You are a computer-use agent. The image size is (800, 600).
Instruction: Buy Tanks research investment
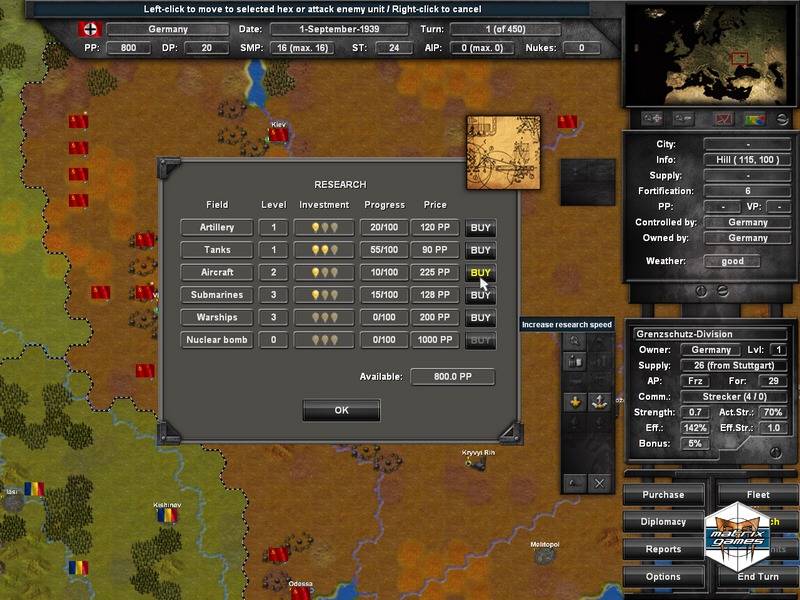(x=480, y=250)
